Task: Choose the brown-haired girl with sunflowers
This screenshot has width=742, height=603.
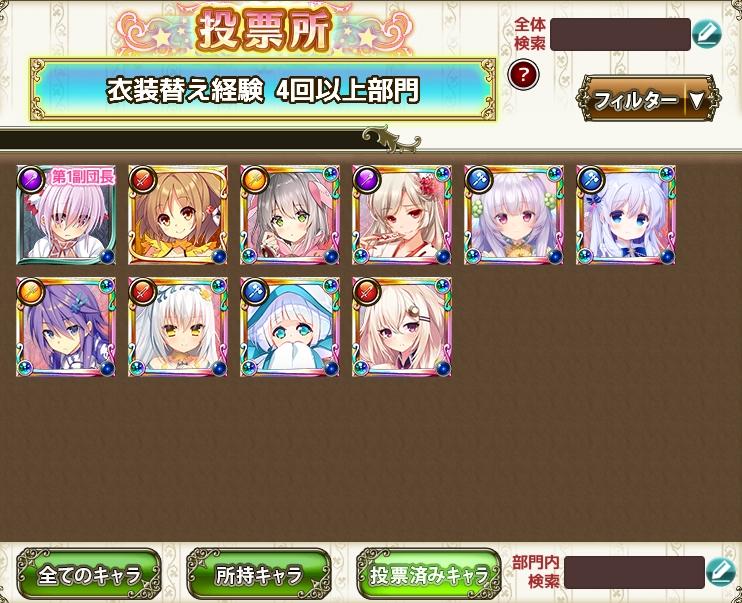Action: coord(178,215)
